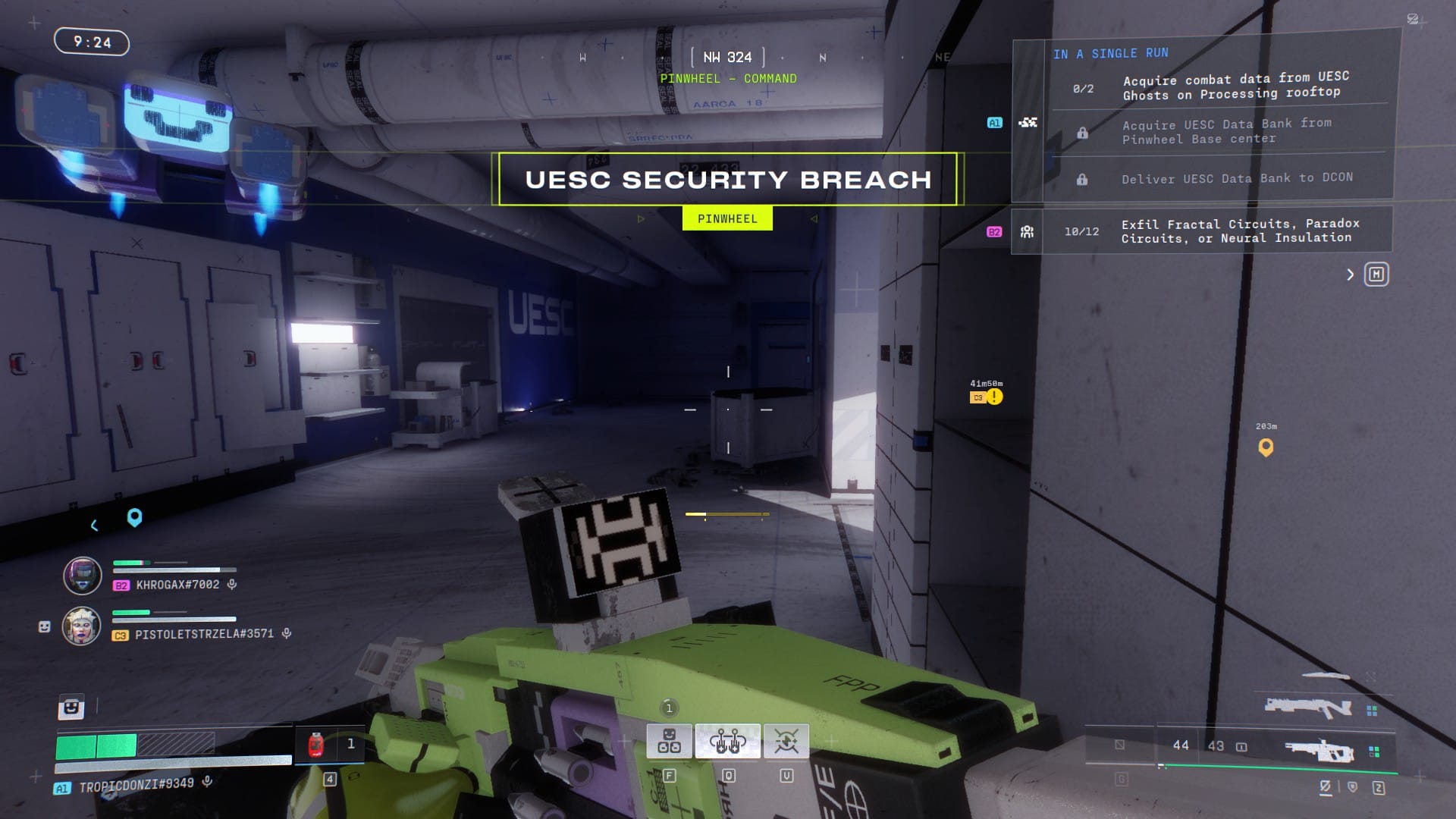
Task: Click the PINWHEEL zone label under the breach banner
Action: tap(727, 219)
